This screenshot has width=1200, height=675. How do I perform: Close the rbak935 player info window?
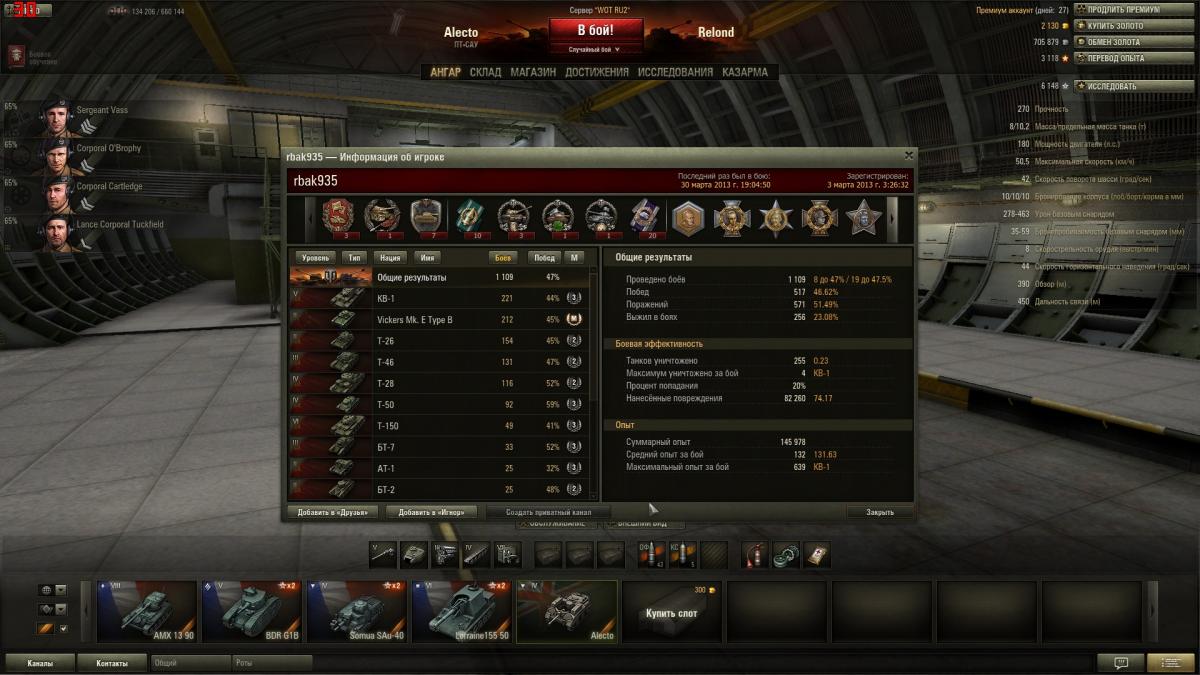(908, 155)
